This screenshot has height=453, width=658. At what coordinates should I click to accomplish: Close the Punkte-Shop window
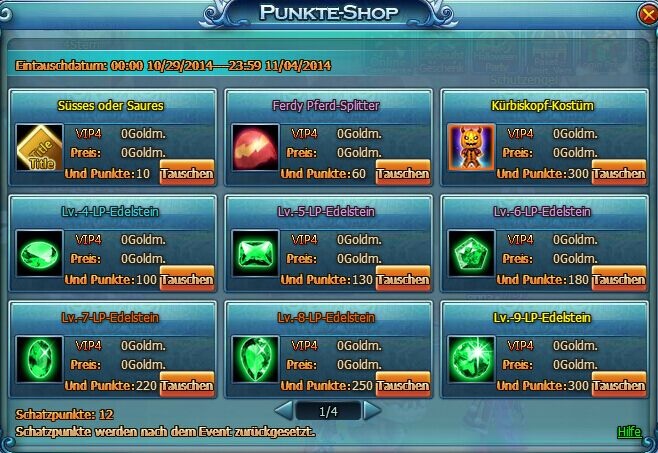648,14
